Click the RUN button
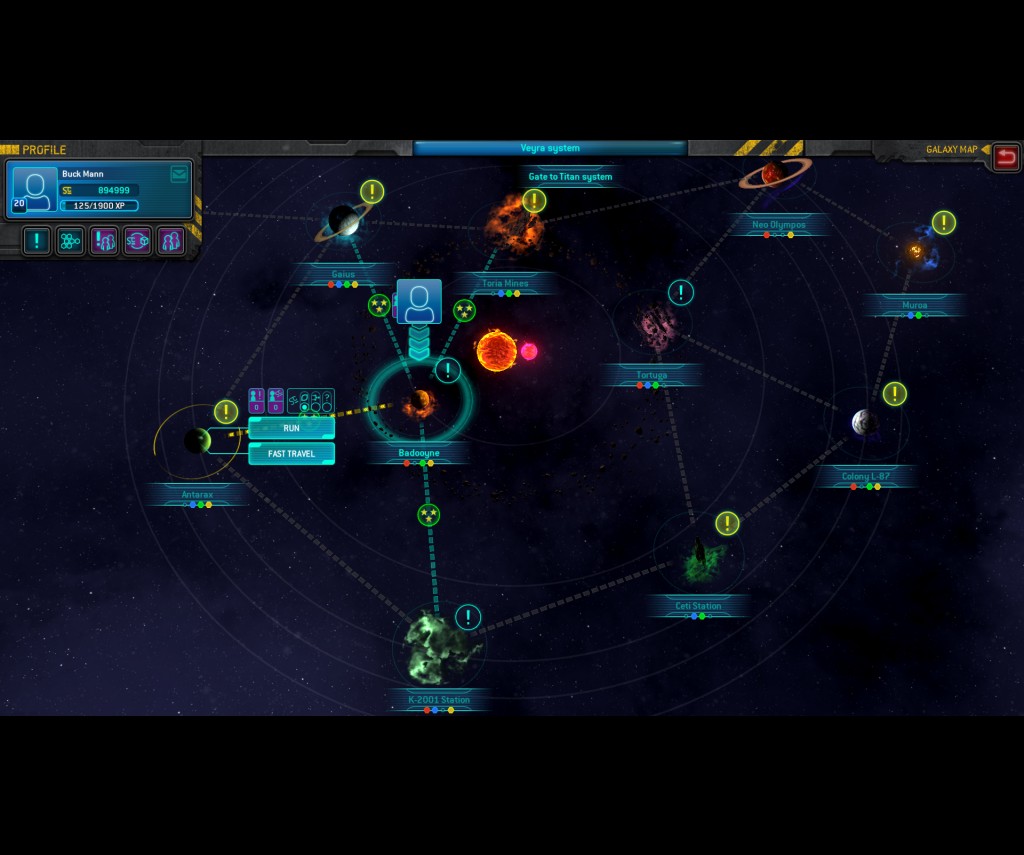Image resolution: width=1024 pixels, height=855 pixels. (291, 428)
